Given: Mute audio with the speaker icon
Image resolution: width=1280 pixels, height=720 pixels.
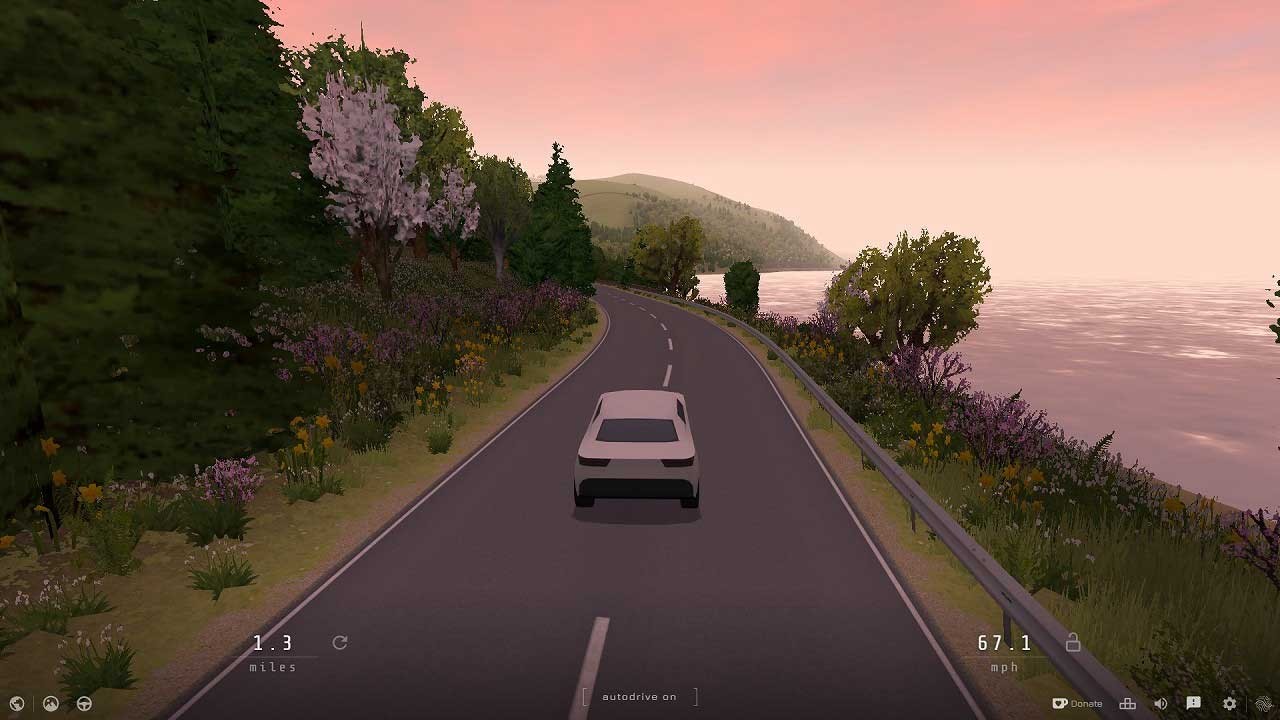Looking at the screenshot, I should [1161, 703].
